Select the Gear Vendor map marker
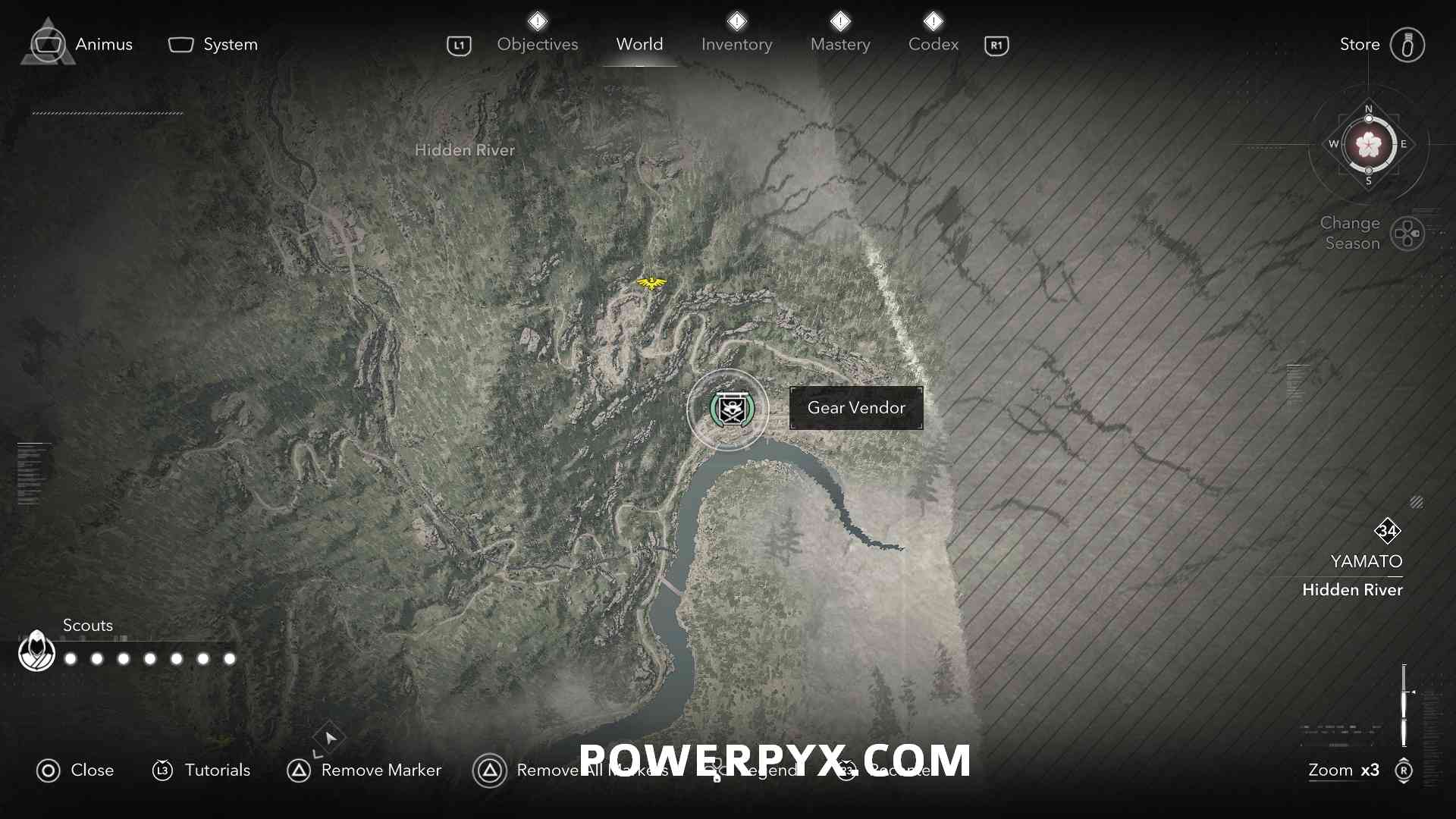This screenshot has height=819, width=1456. coord(728,409)
